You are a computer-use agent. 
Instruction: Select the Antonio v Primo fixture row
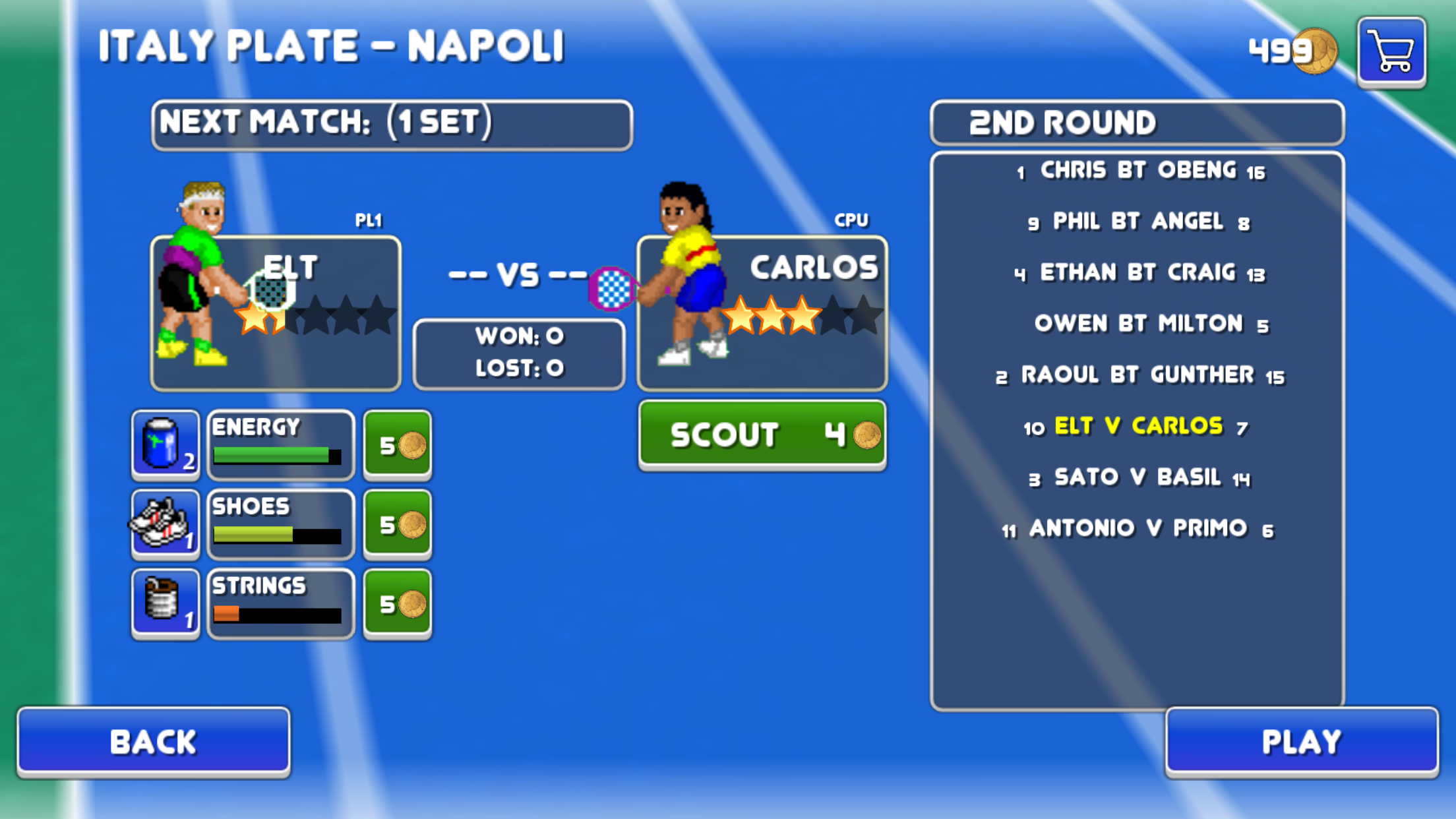click(x=1137, y=528)
